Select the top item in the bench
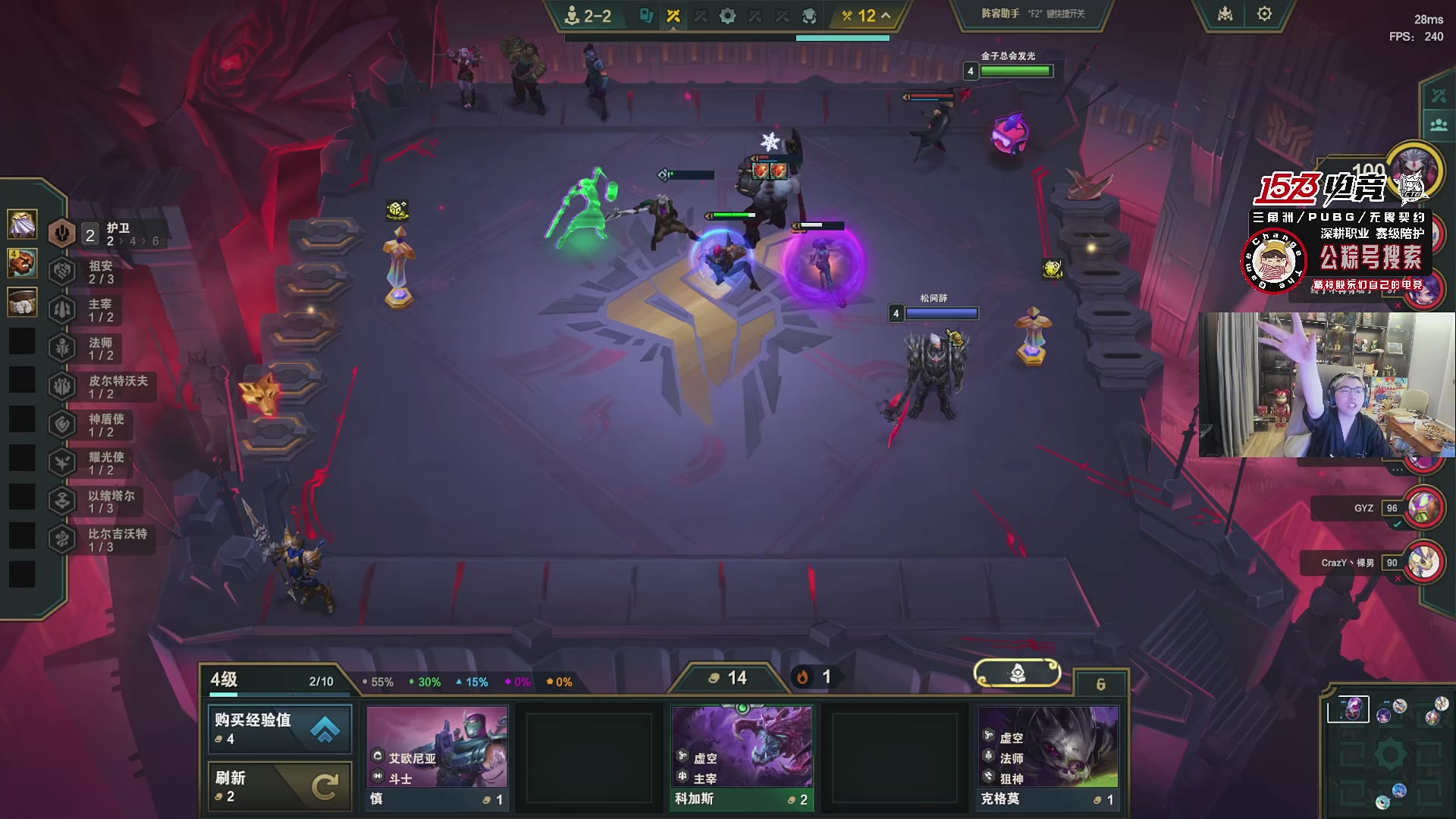Screen dimensions: 1456x819 (22, 224)
